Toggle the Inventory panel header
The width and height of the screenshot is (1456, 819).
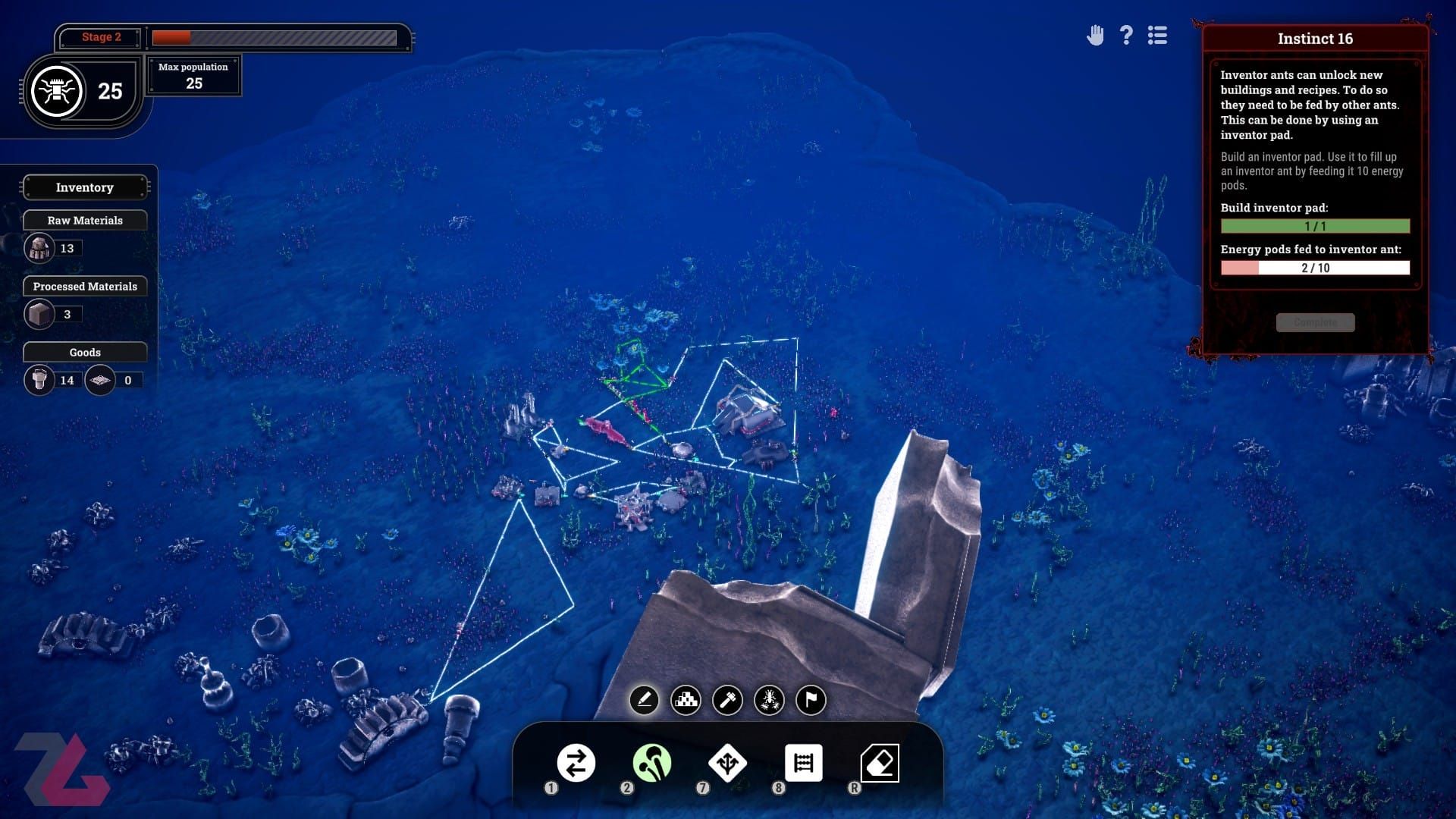click(85, 187)
